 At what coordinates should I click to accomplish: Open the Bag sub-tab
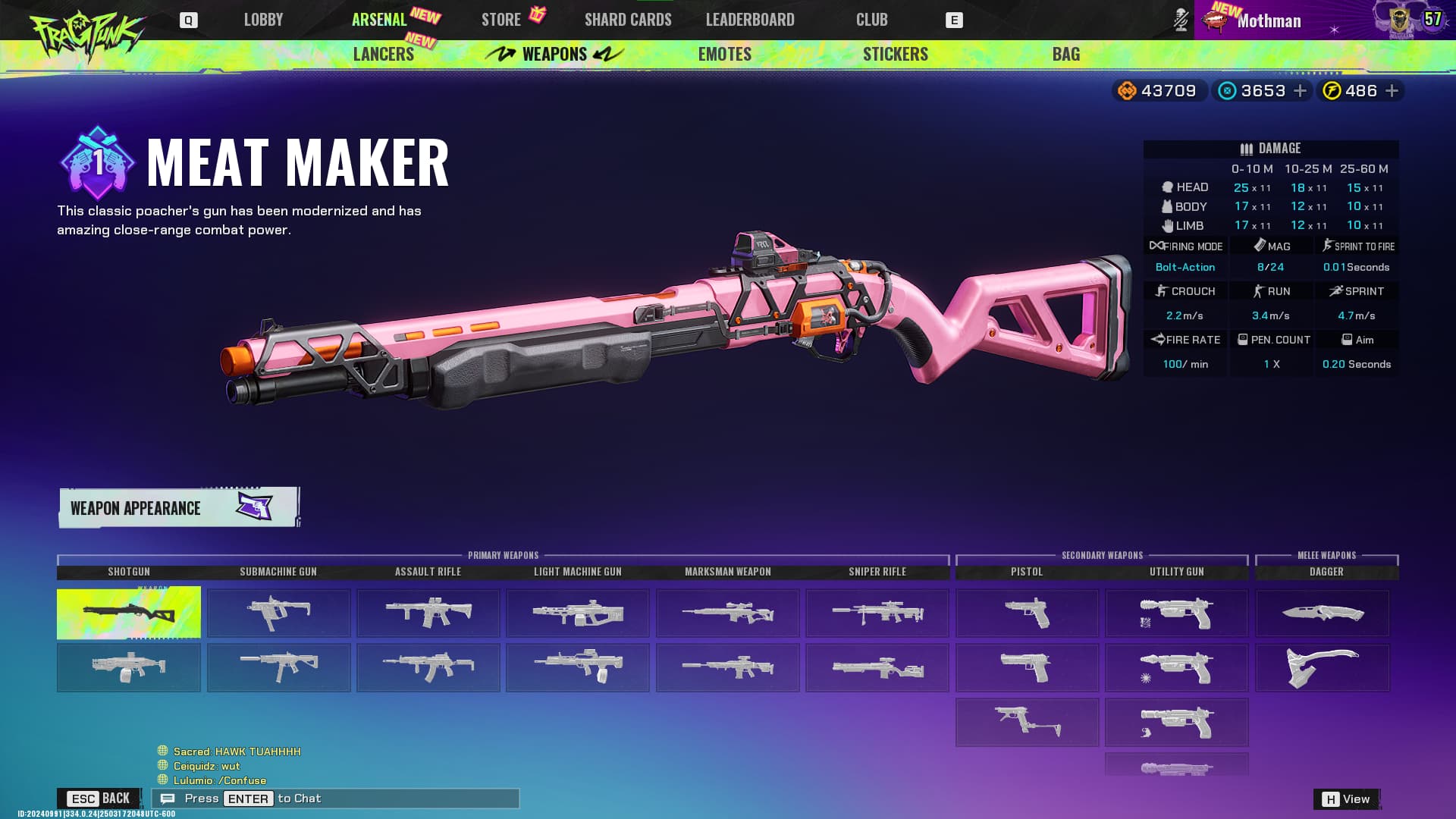1065,54
